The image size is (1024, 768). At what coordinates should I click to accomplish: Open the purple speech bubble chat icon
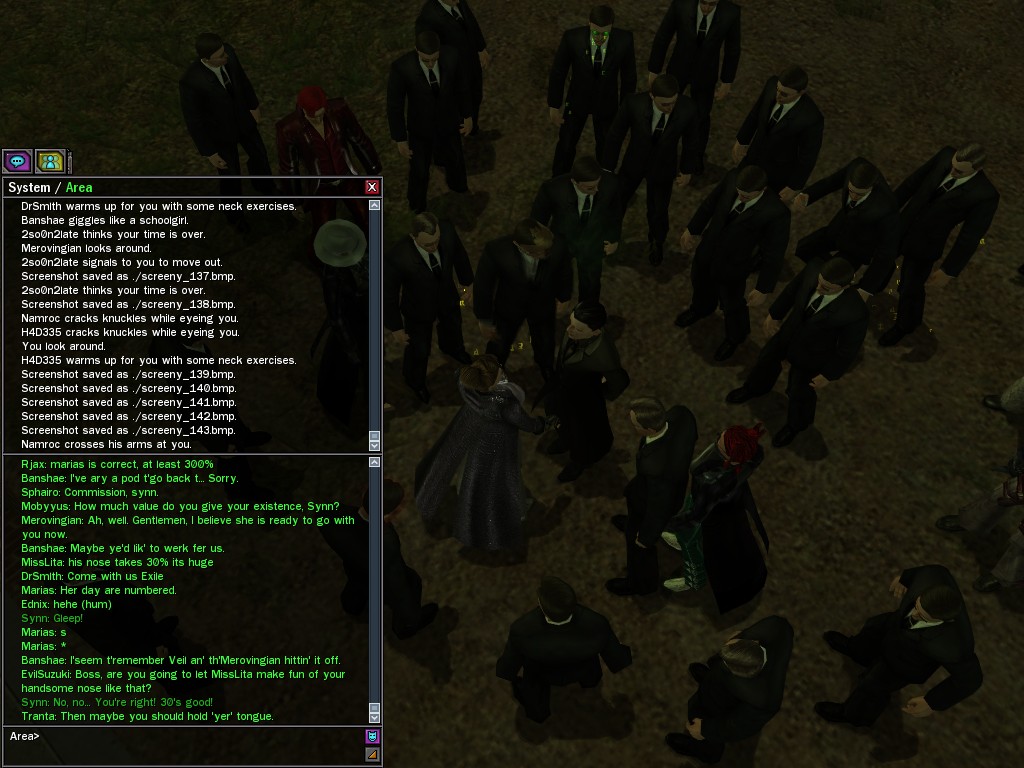[x=17, y=161]
